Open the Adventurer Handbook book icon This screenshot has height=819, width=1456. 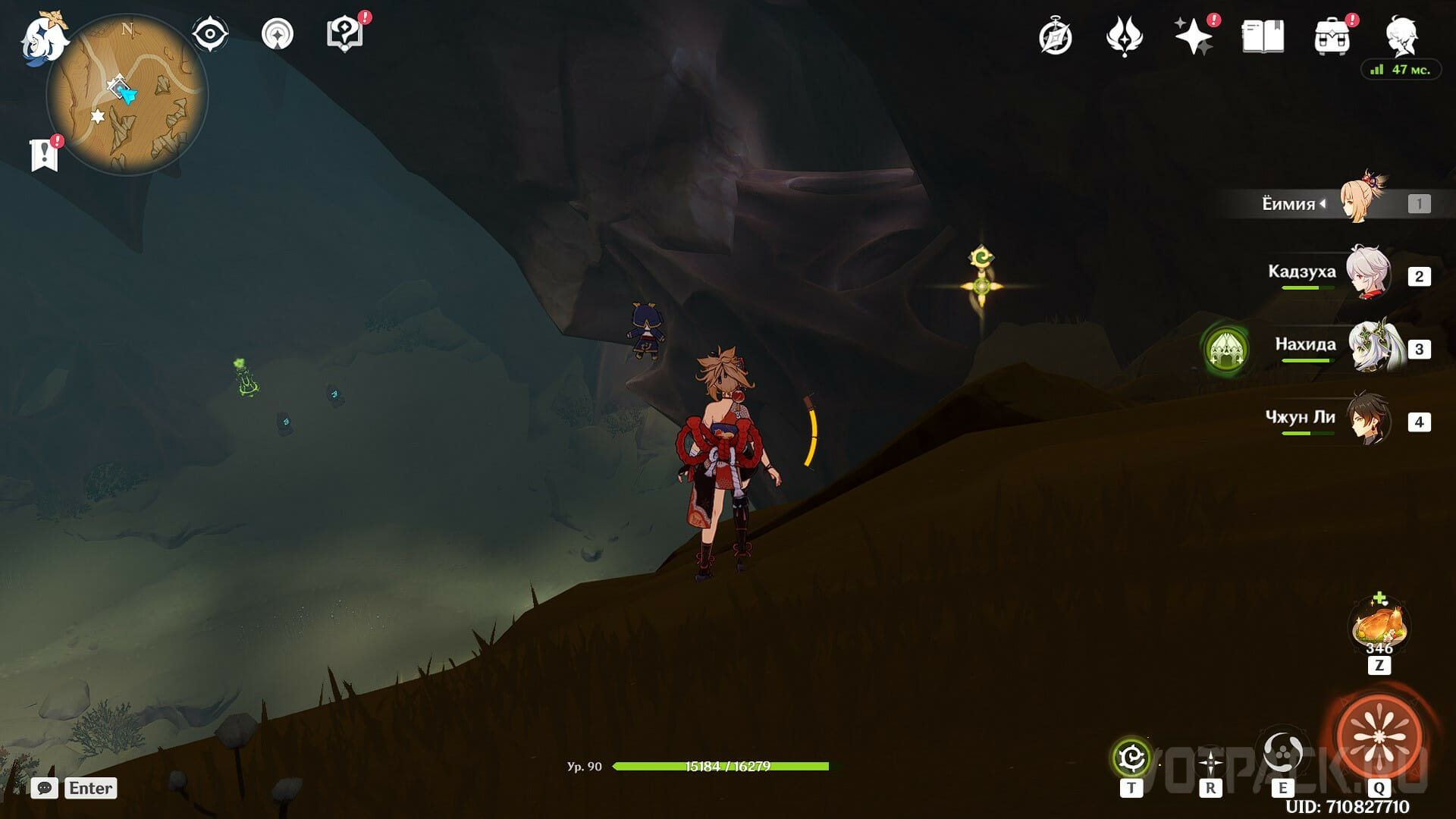(x=1263, y=37)
